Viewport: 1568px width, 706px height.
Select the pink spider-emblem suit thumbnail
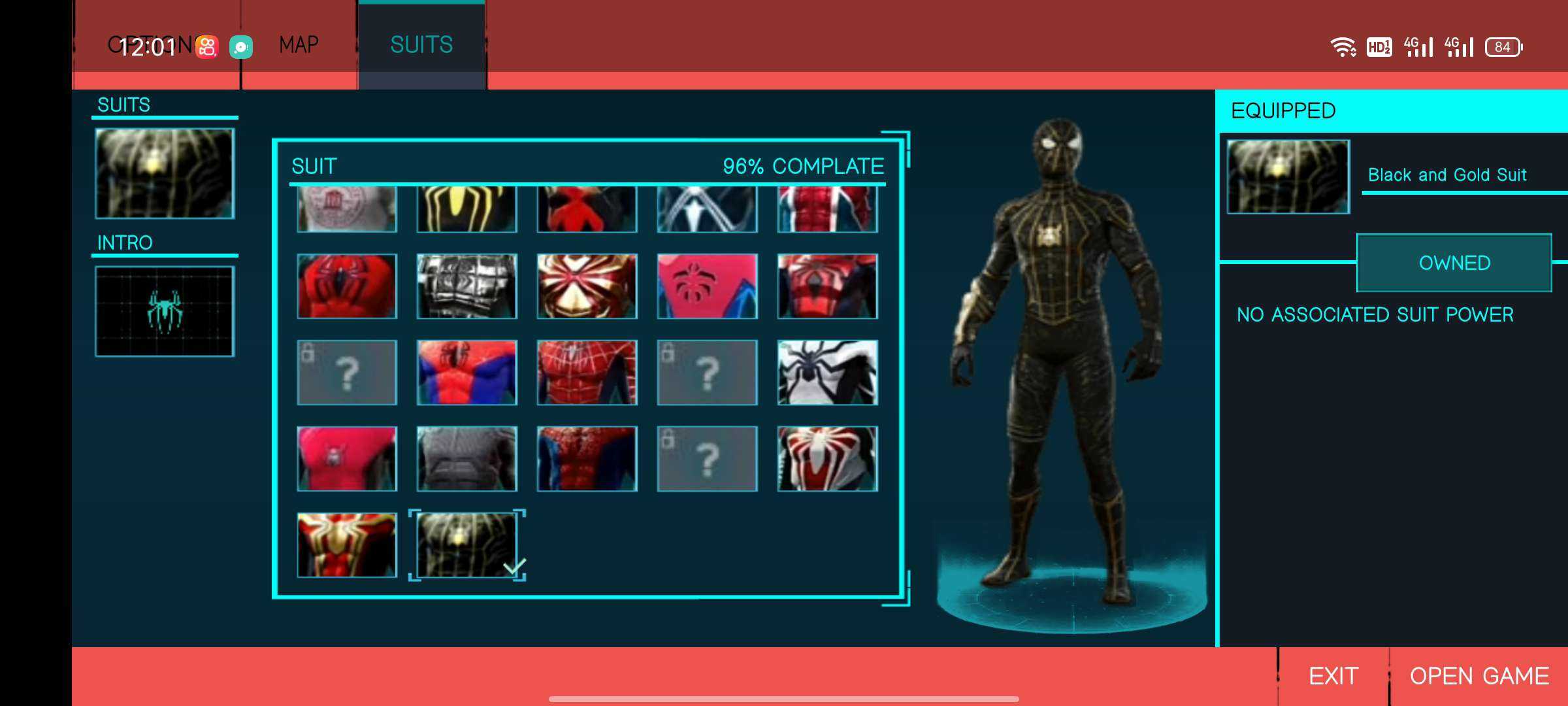(706, 286)
